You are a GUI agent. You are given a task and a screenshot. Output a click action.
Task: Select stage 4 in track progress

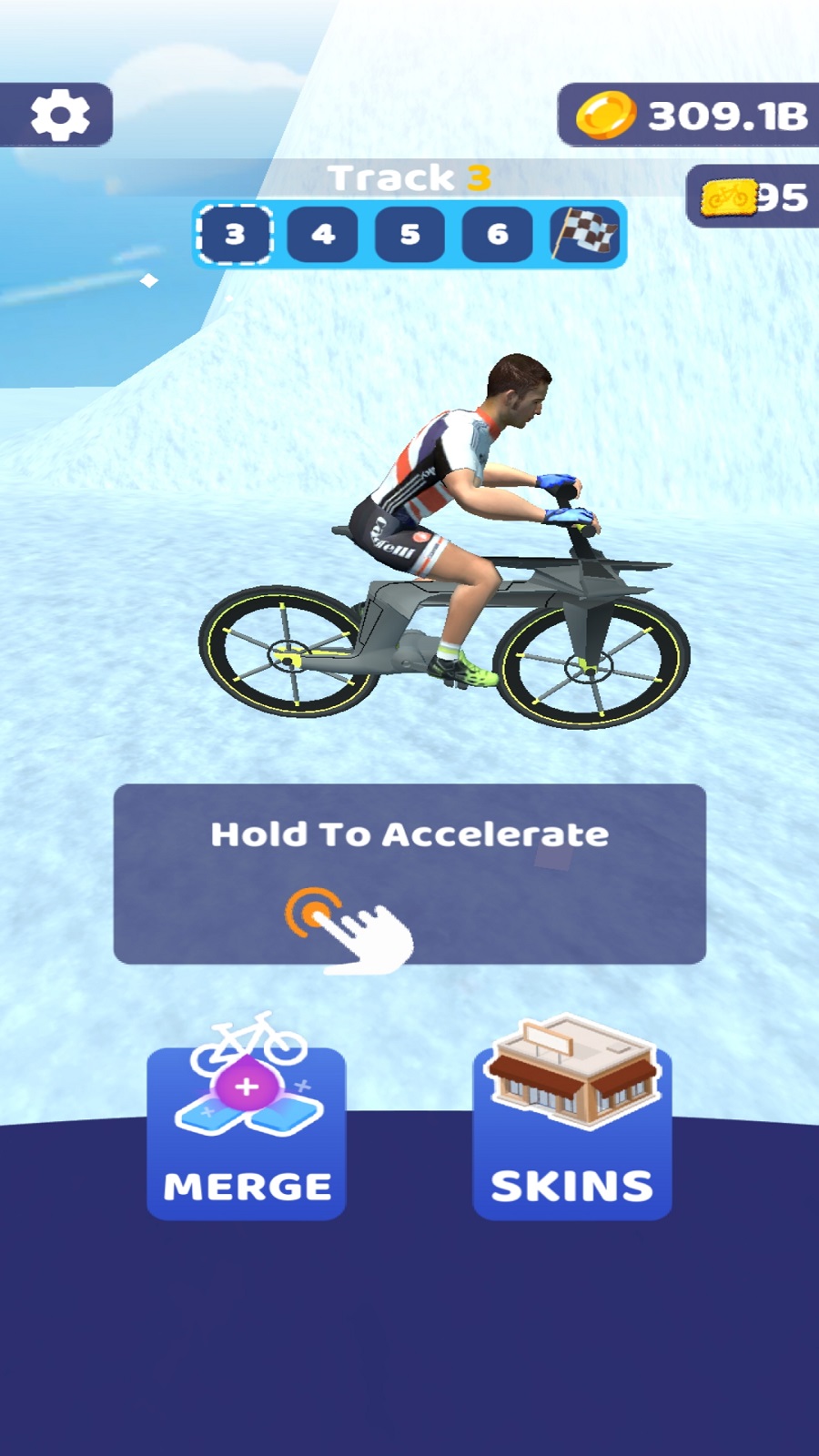coord(322,235)
